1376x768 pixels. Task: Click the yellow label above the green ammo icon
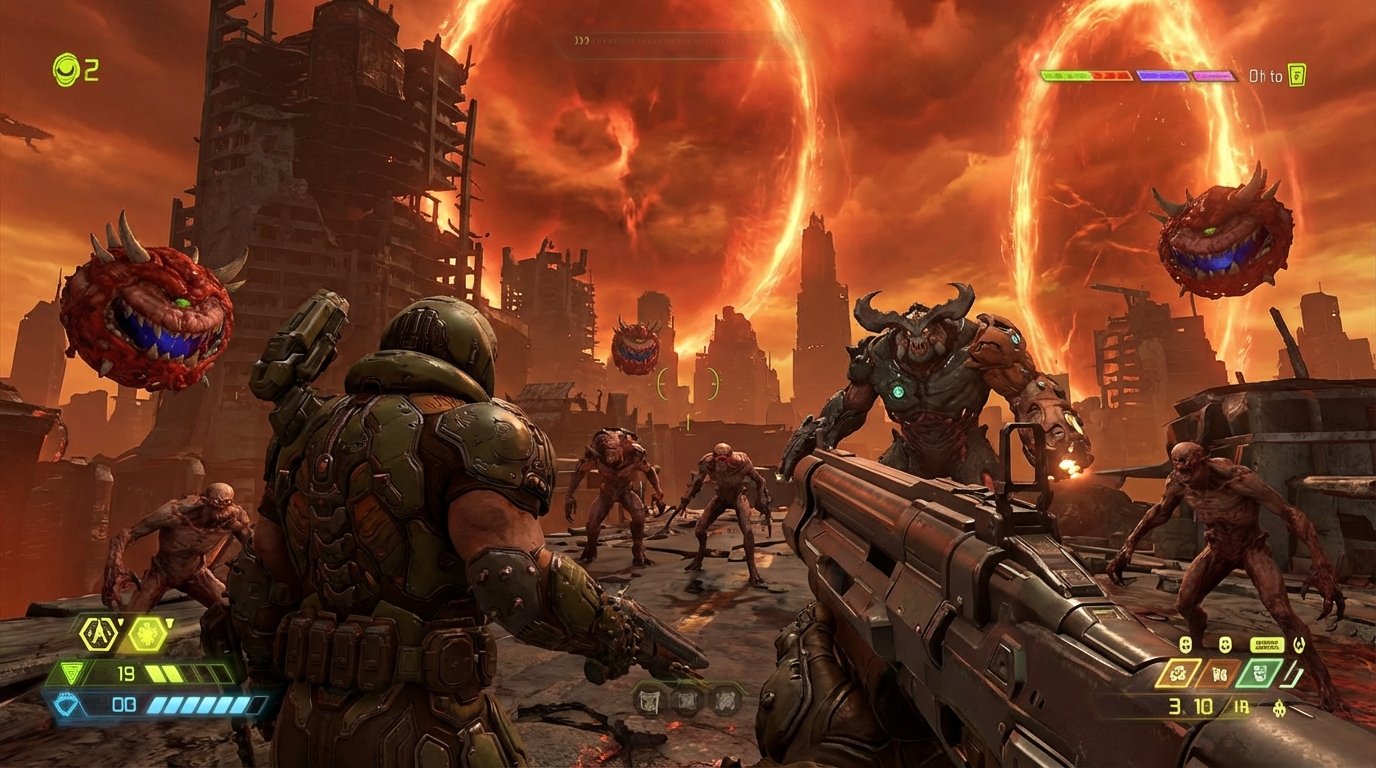pos(1268,644)
